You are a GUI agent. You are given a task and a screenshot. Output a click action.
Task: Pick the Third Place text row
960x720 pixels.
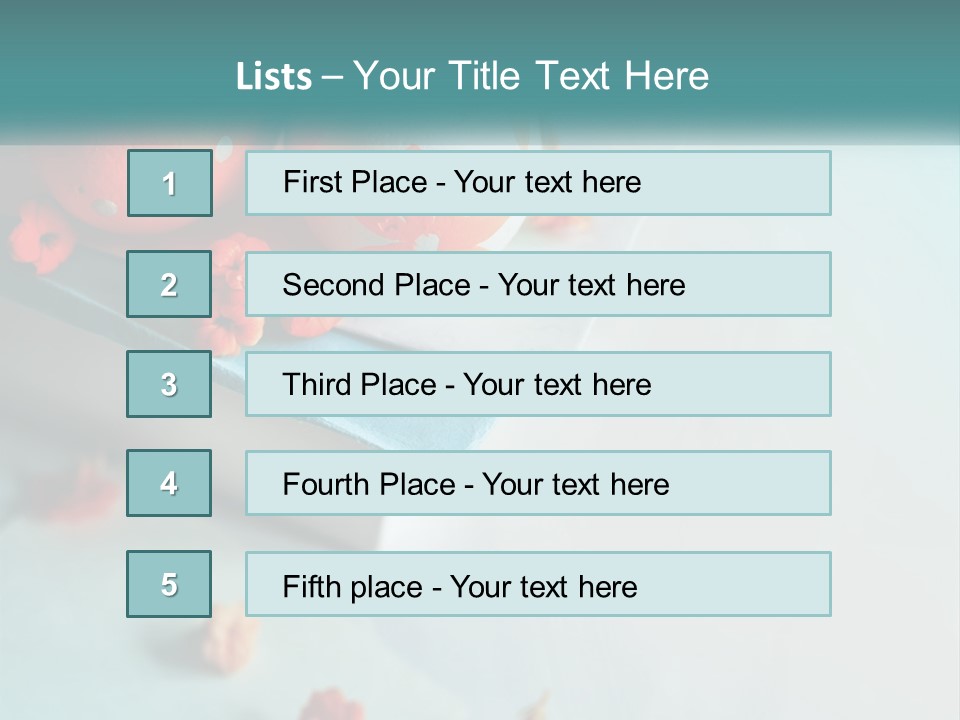(x=538, y=384)
